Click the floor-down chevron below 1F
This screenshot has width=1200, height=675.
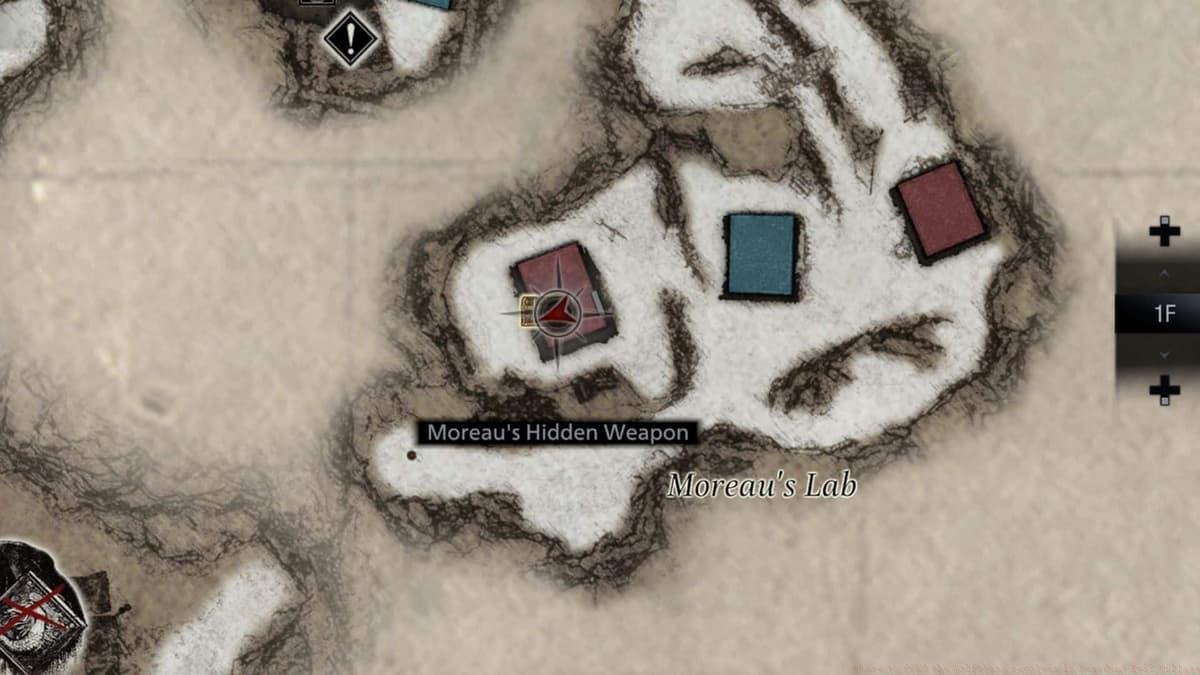(x=1164, y=355)
